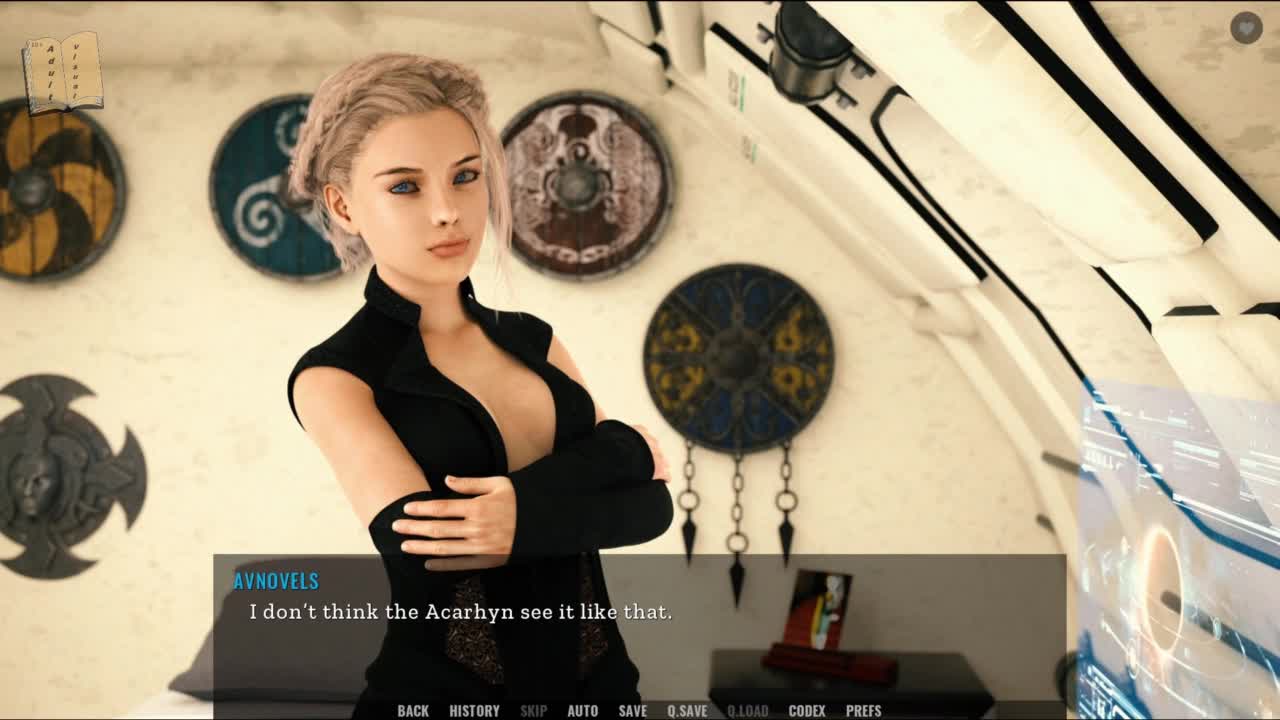The height and width of the screenshot is (720, 1280).
Task: Quick save with Q.Save
Action: [687, 710]
